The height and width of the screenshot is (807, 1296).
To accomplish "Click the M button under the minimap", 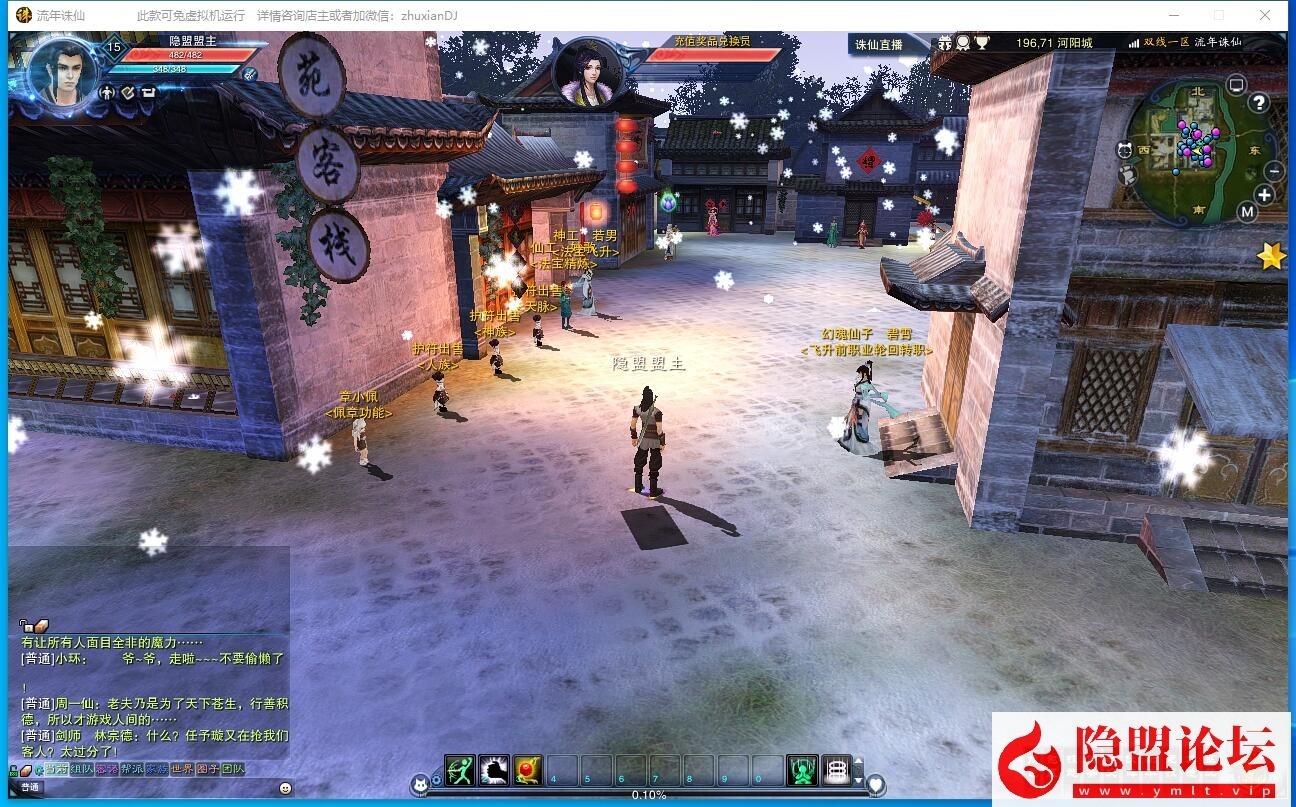I will tap(1248, 212).
